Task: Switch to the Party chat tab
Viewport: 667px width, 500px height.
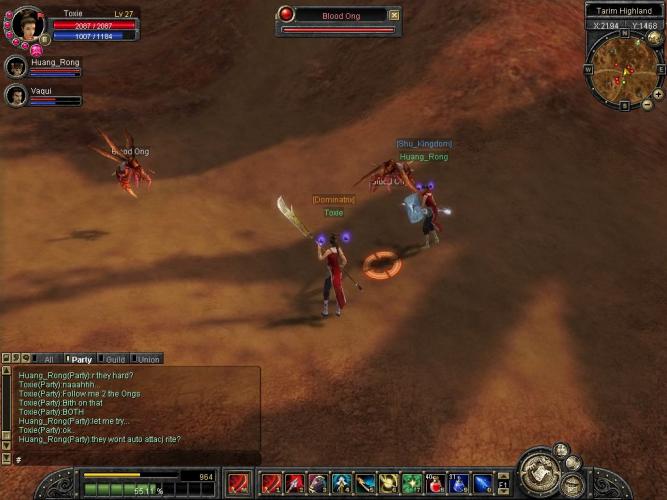Action: pyautogui.click(x=81, y=358)
